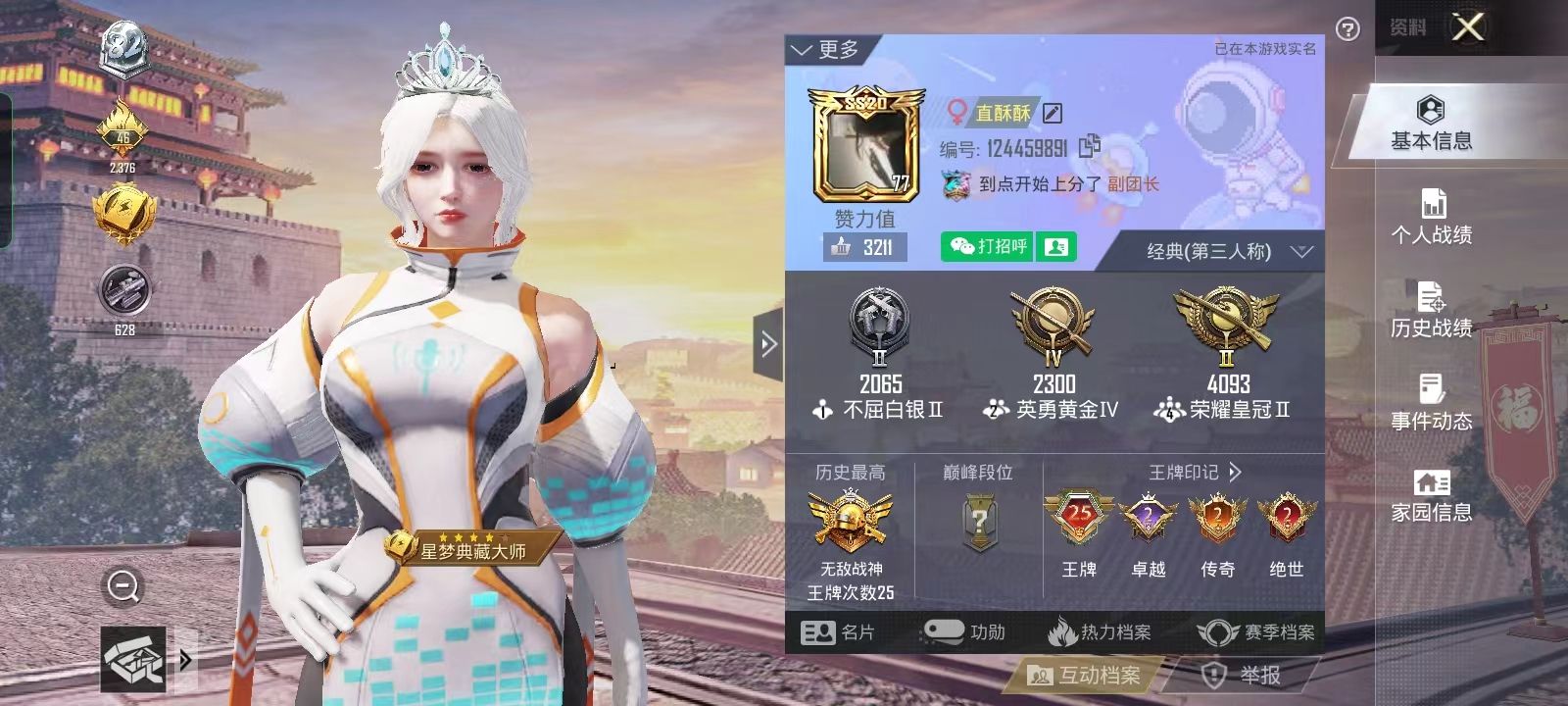View the 家园信息 tab

click(1431, 495)
